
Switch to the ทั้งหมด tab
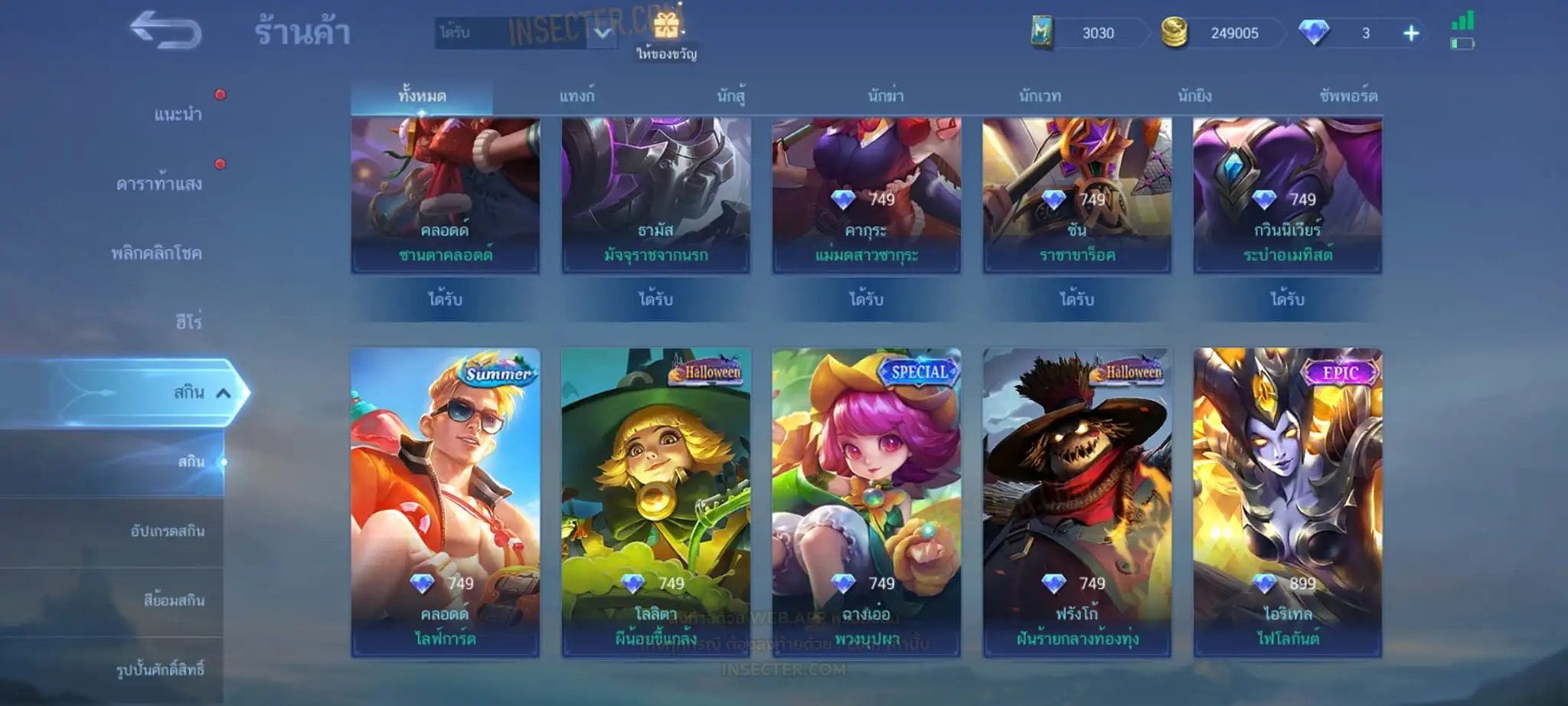coord(422,96)
